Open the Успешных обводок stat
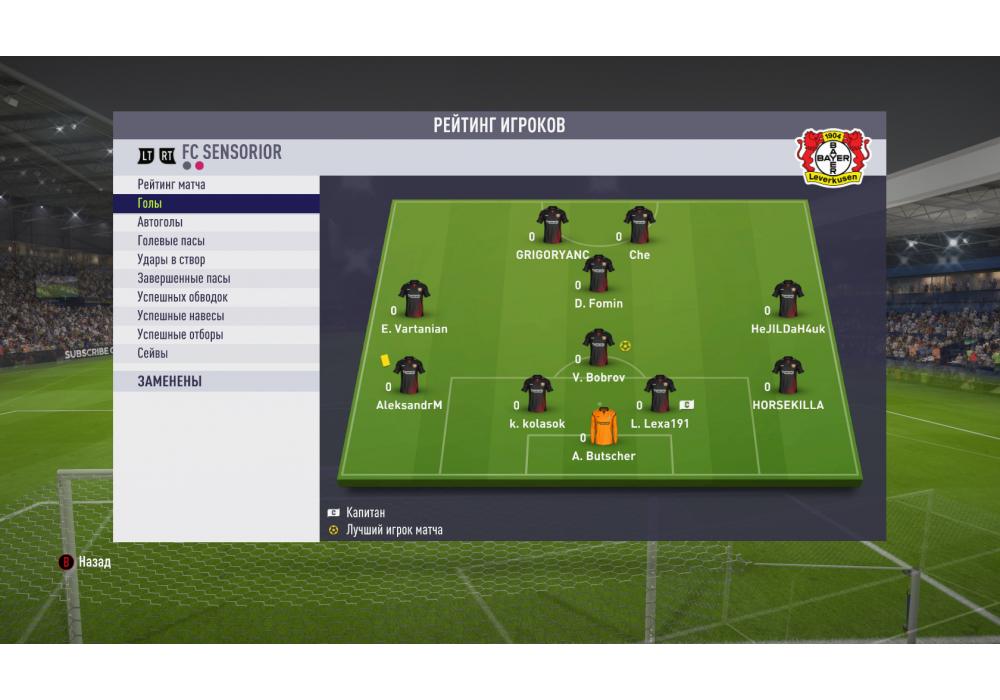The image size is (1000, 700). click(x=216, y=297)
